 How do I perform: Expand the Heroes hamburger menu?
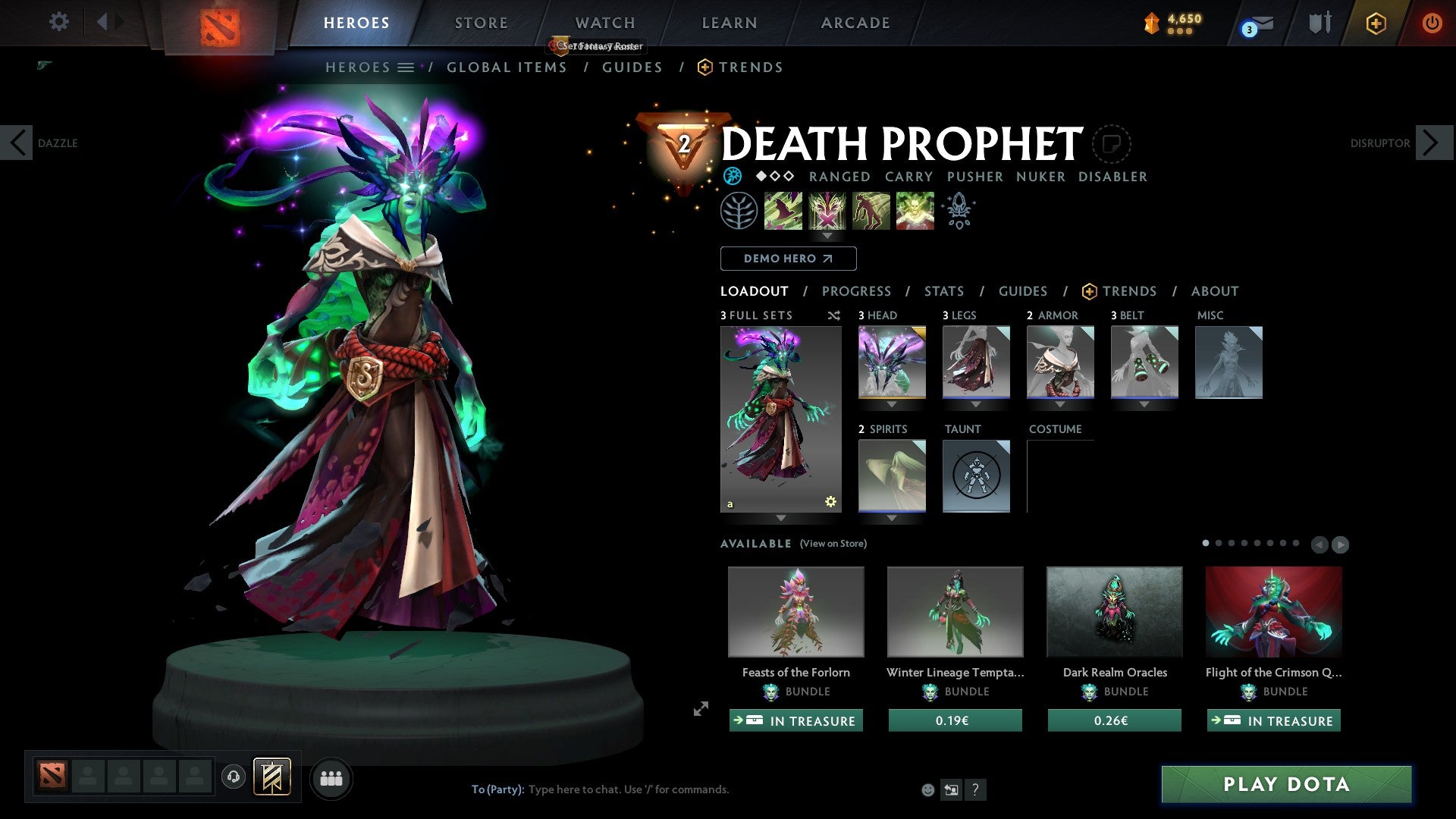406,67
